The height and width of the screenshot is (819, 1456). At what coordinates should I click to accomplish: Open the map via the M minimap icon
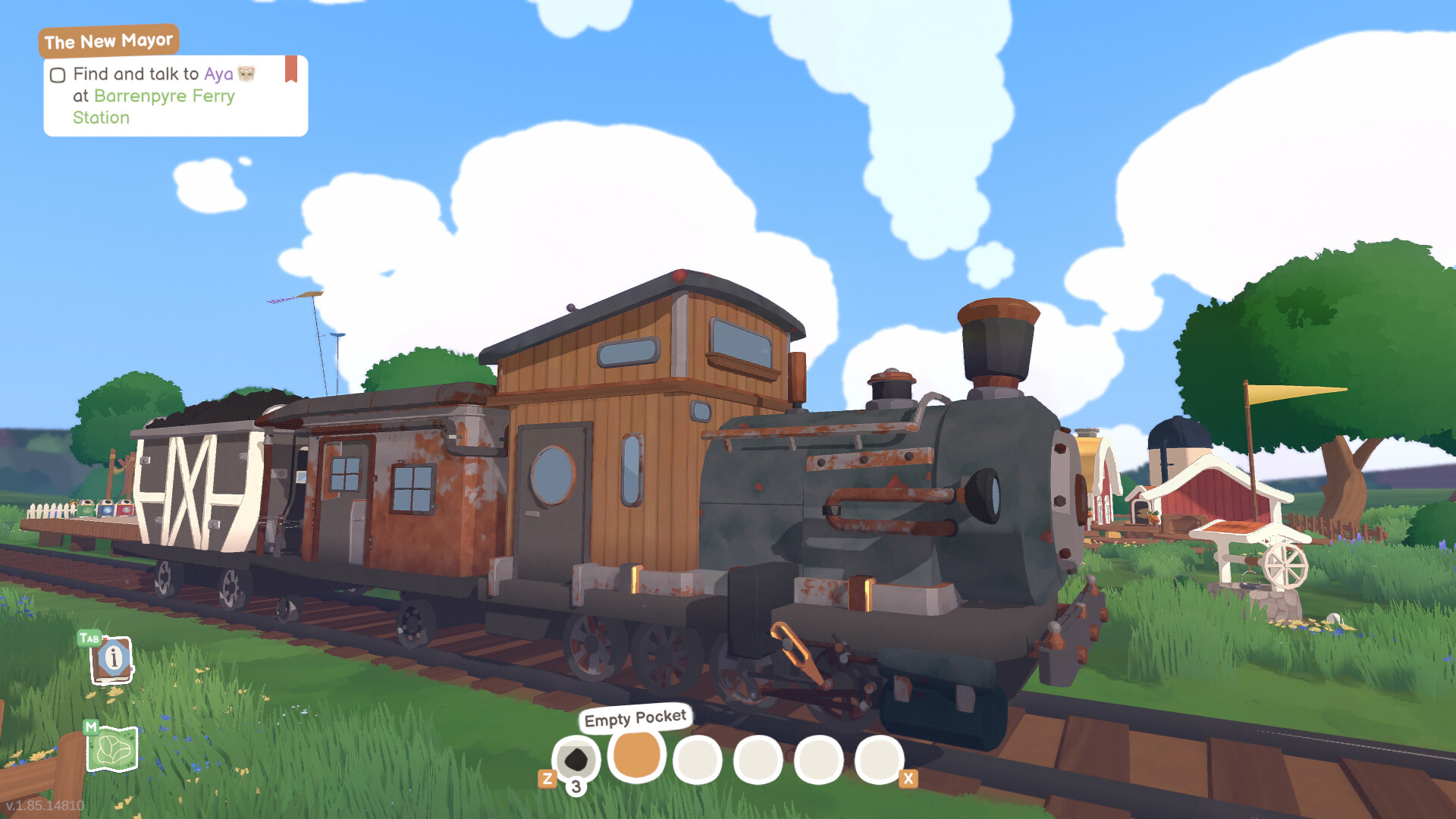(112, 749)
